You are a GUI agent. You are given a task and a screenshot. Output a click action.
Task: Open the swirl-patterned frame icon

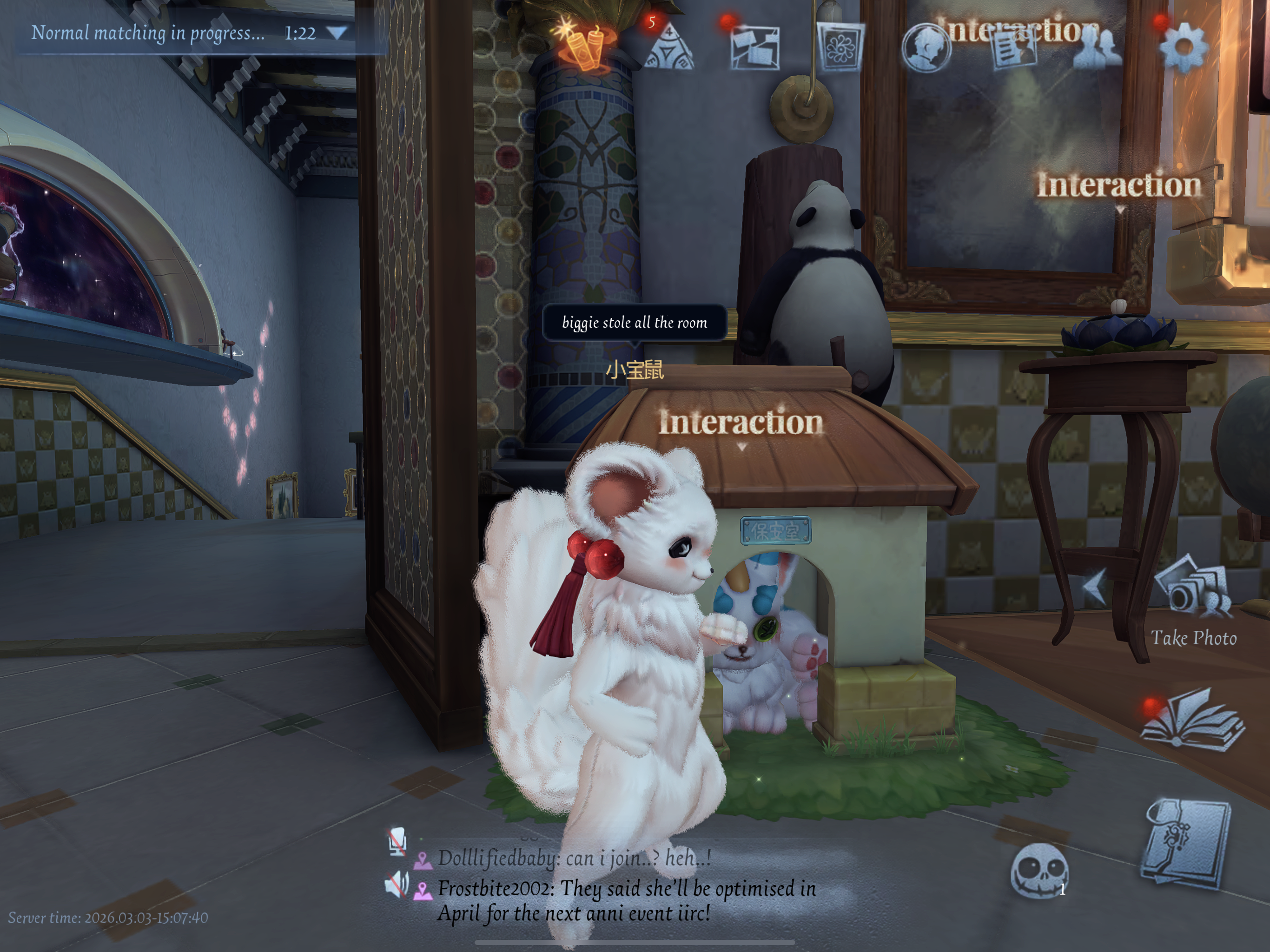pyautogui.click(x=840, y=47)
